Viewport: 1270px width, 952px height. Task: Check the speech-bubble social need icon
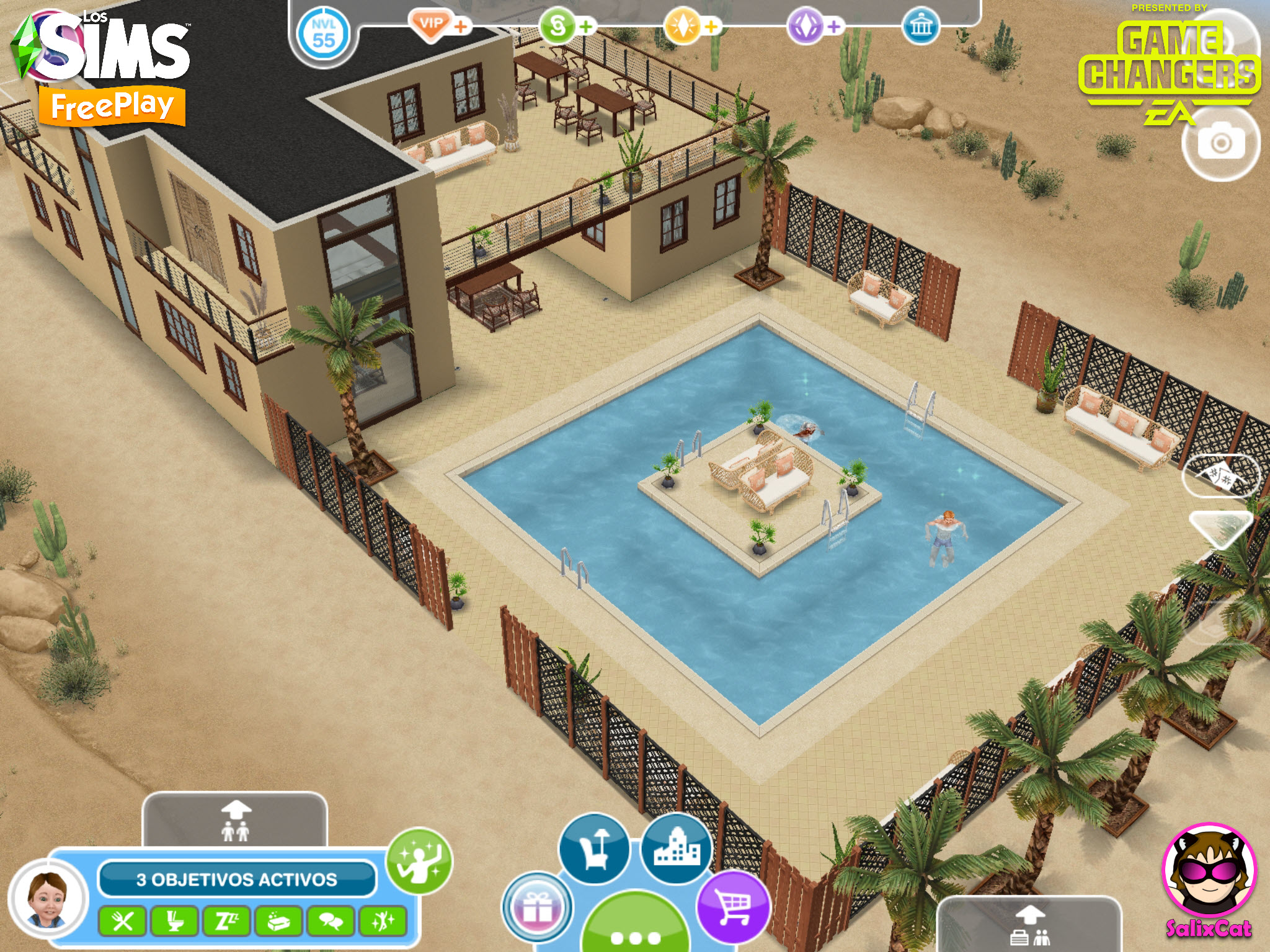(331, 922)
